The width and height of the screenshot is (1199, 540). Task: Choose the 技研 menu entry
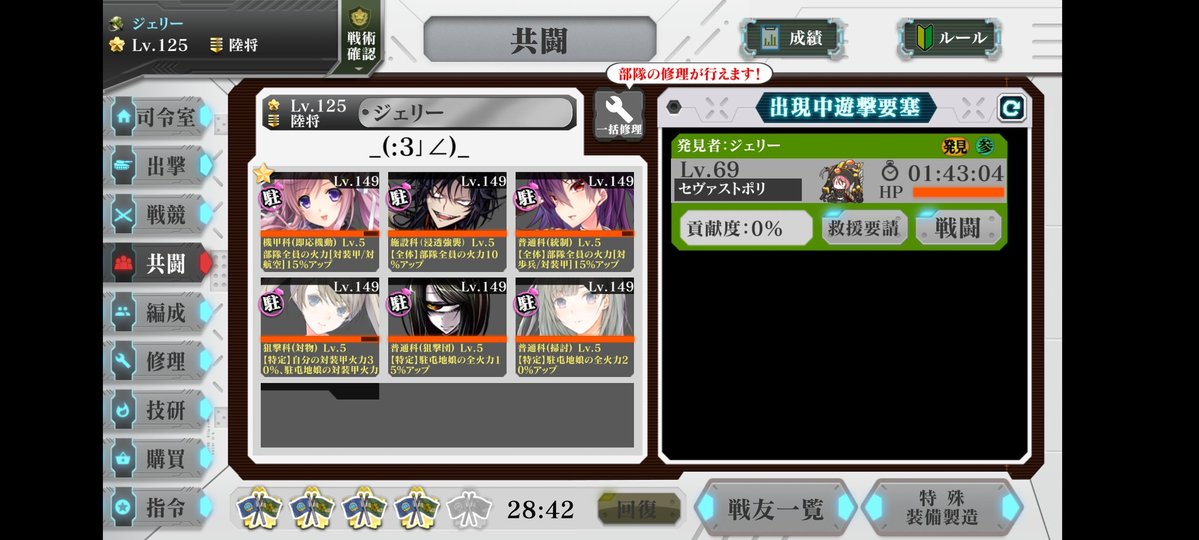pyautogui.click(x=160, y=410)
